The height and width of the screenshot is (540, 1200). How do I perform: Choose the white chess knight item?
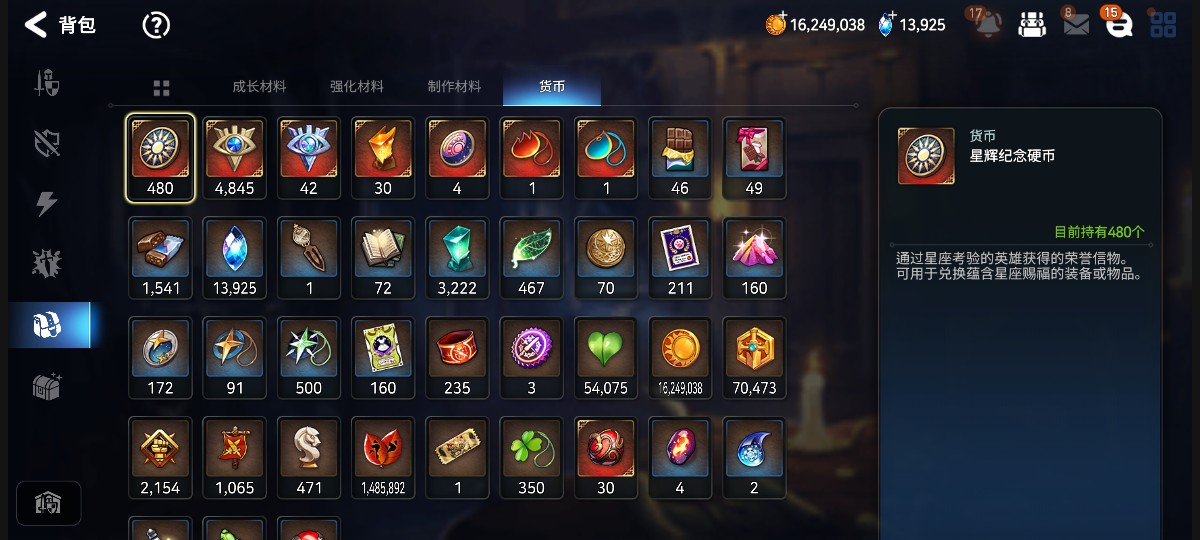[309, 458]
